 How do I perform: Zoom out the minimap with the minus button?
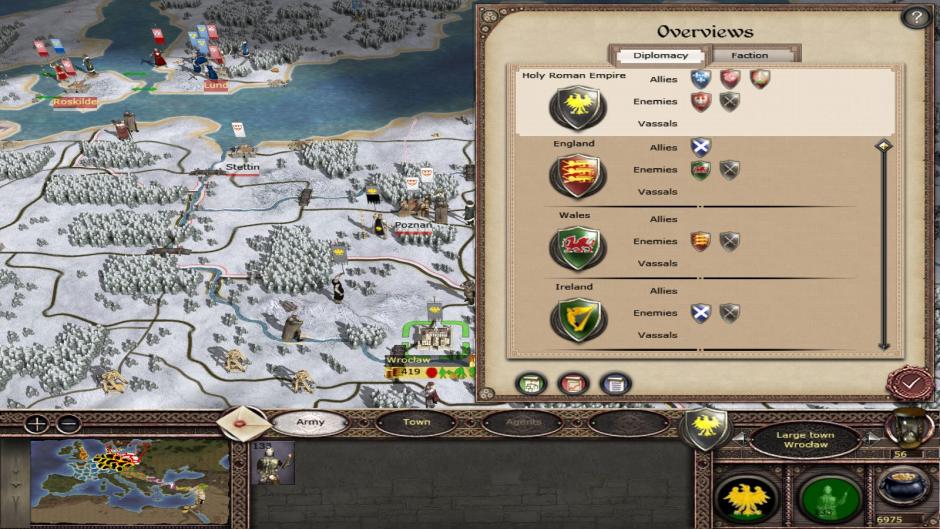[67, 423]
